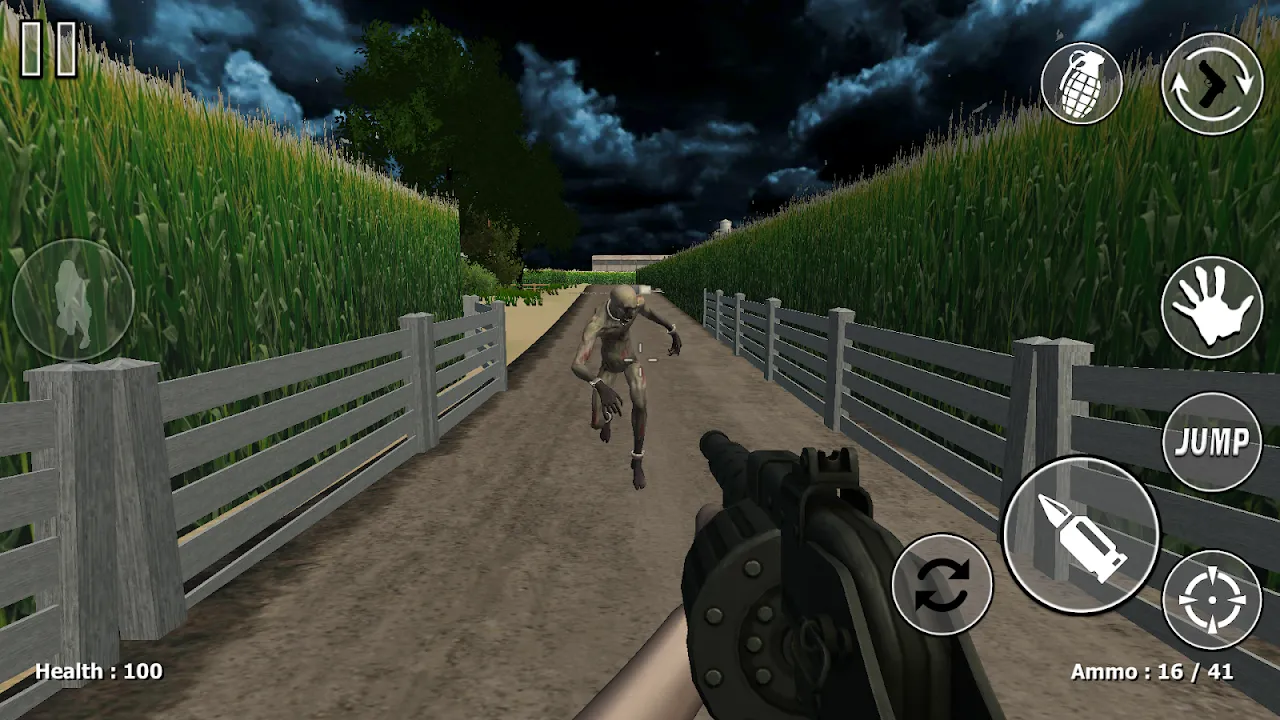Throw a grenade

tap(1081, 84)
